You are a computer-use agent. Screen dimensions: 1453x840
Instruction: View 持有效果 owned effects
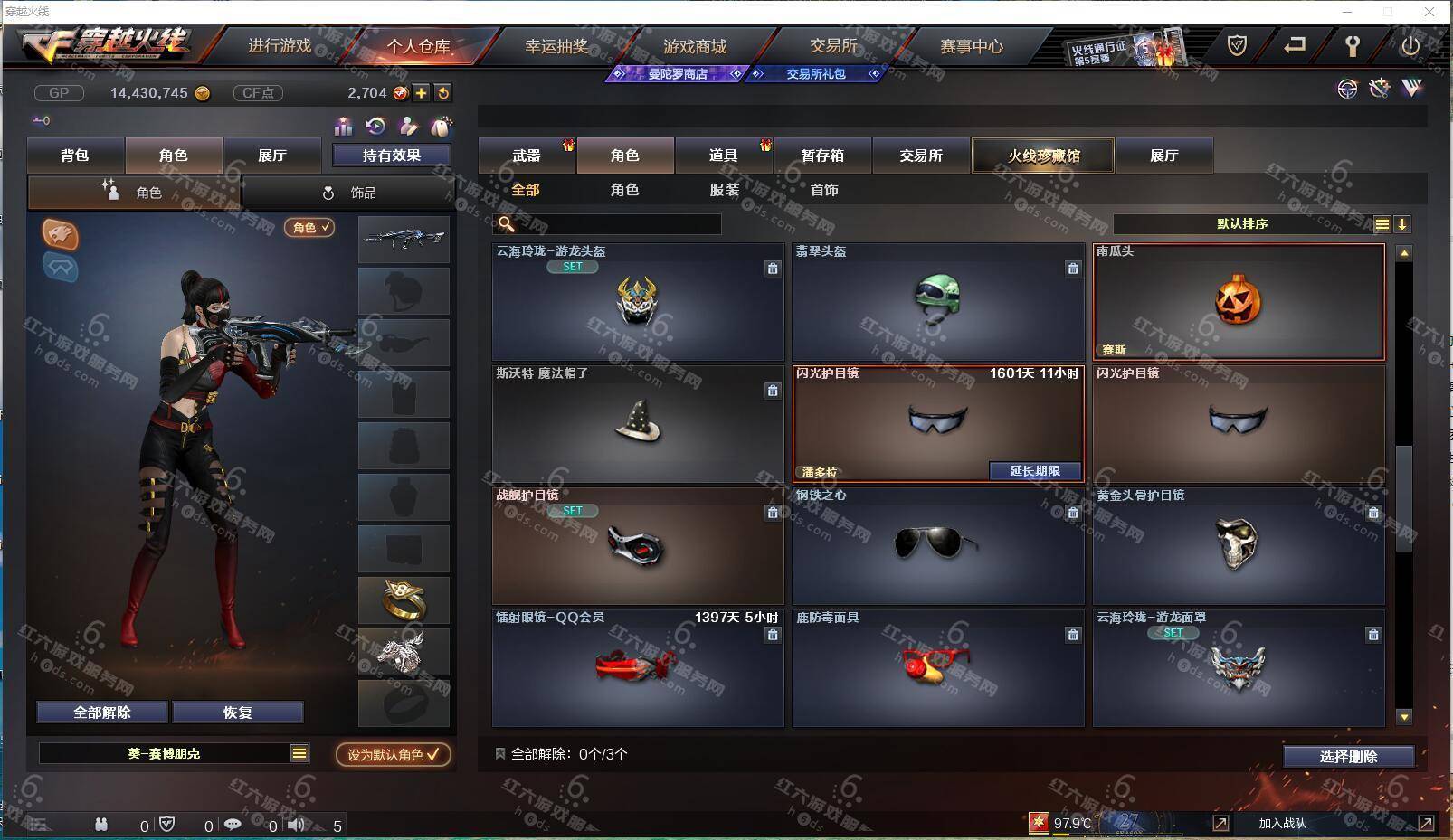coord(391,156)
